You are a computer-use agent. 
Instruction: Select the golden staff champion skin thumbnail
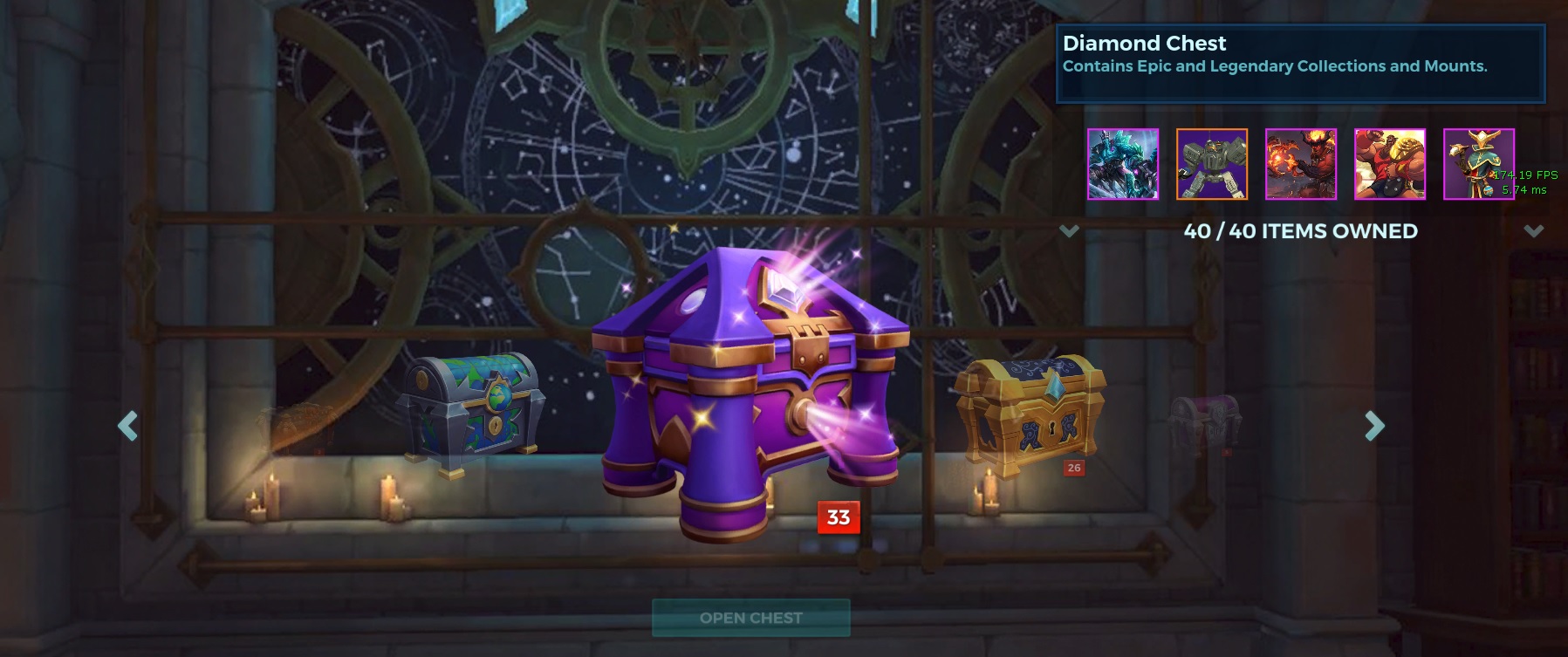[1480, 165]
